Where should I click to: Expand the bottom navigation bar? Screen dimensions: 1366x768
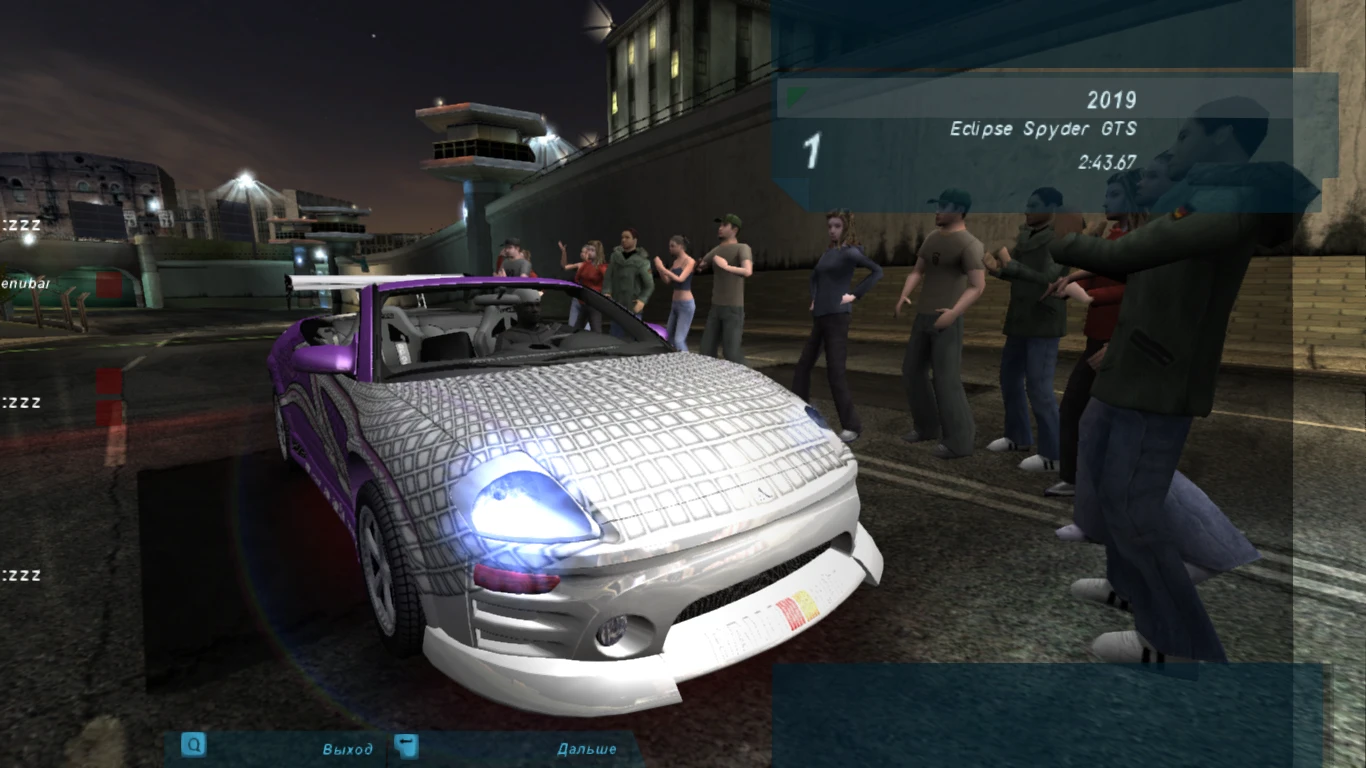pos(400,747)
